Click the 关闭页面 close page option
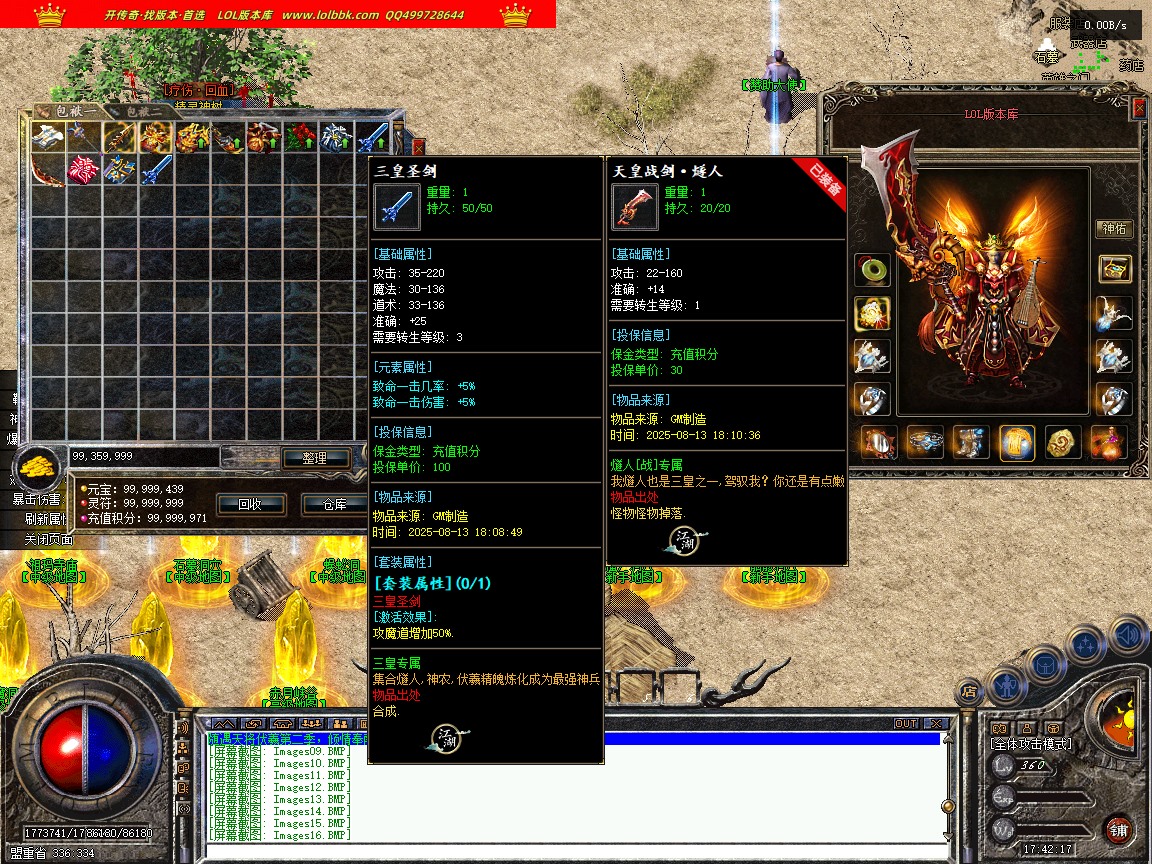This screenshot has width=1152, height=864. (48, 539)
